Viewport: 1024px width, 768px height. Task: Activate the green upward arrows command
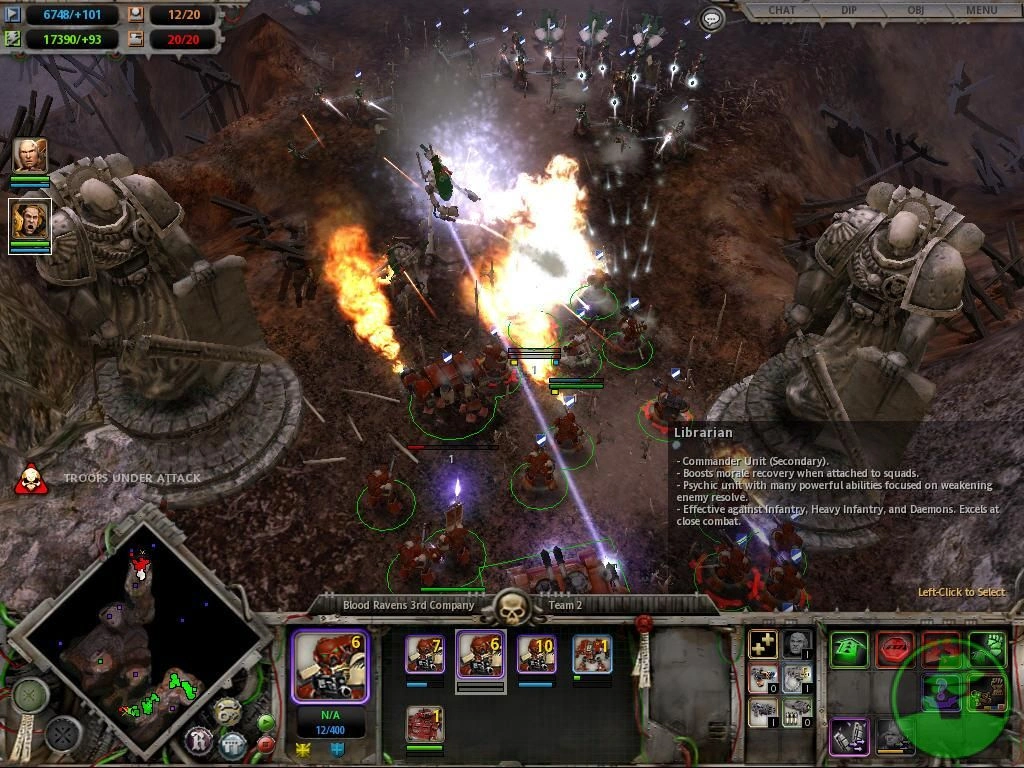(849, 650)
